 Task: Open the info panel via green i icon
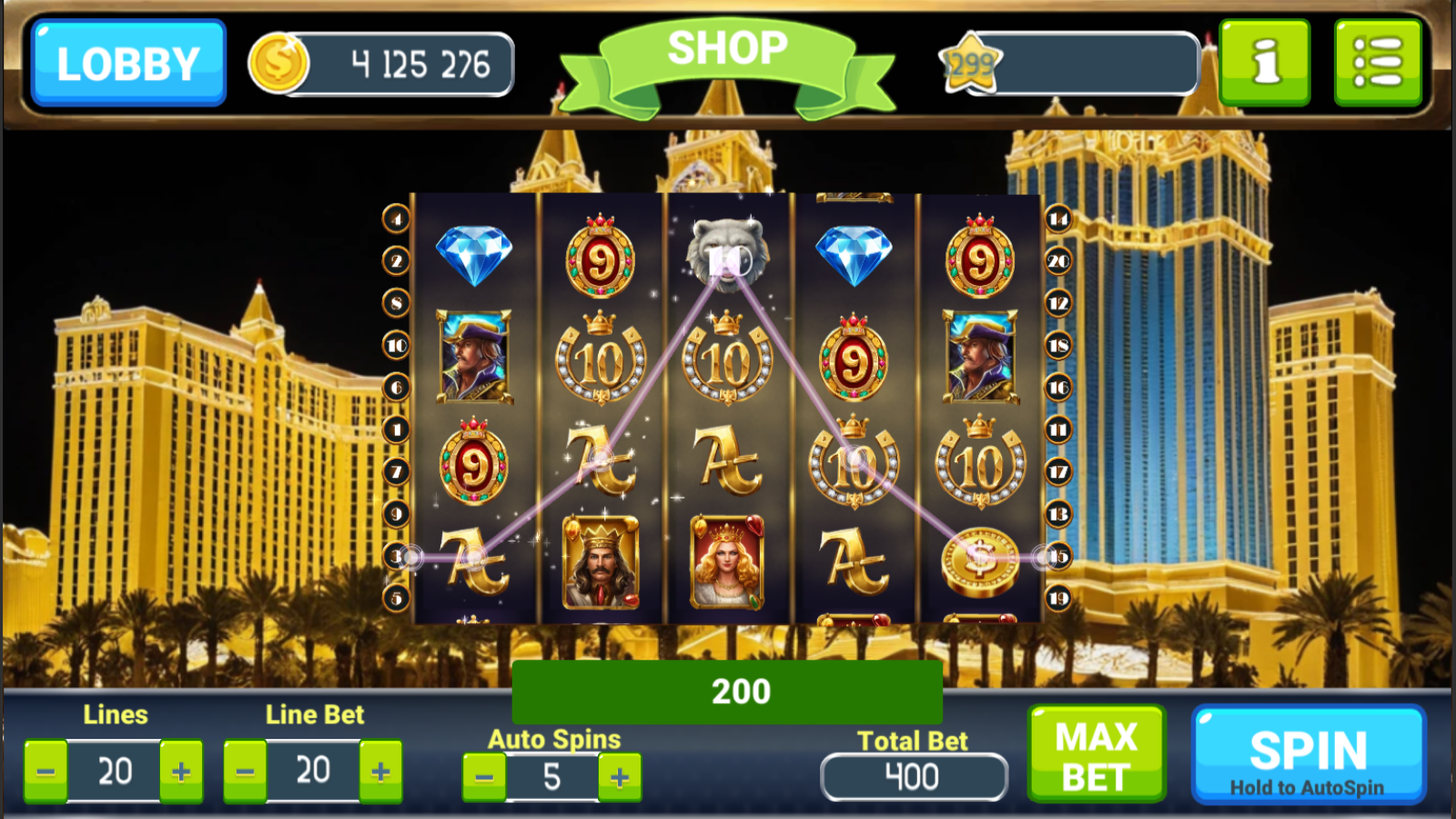click(x=1264, y=63)
